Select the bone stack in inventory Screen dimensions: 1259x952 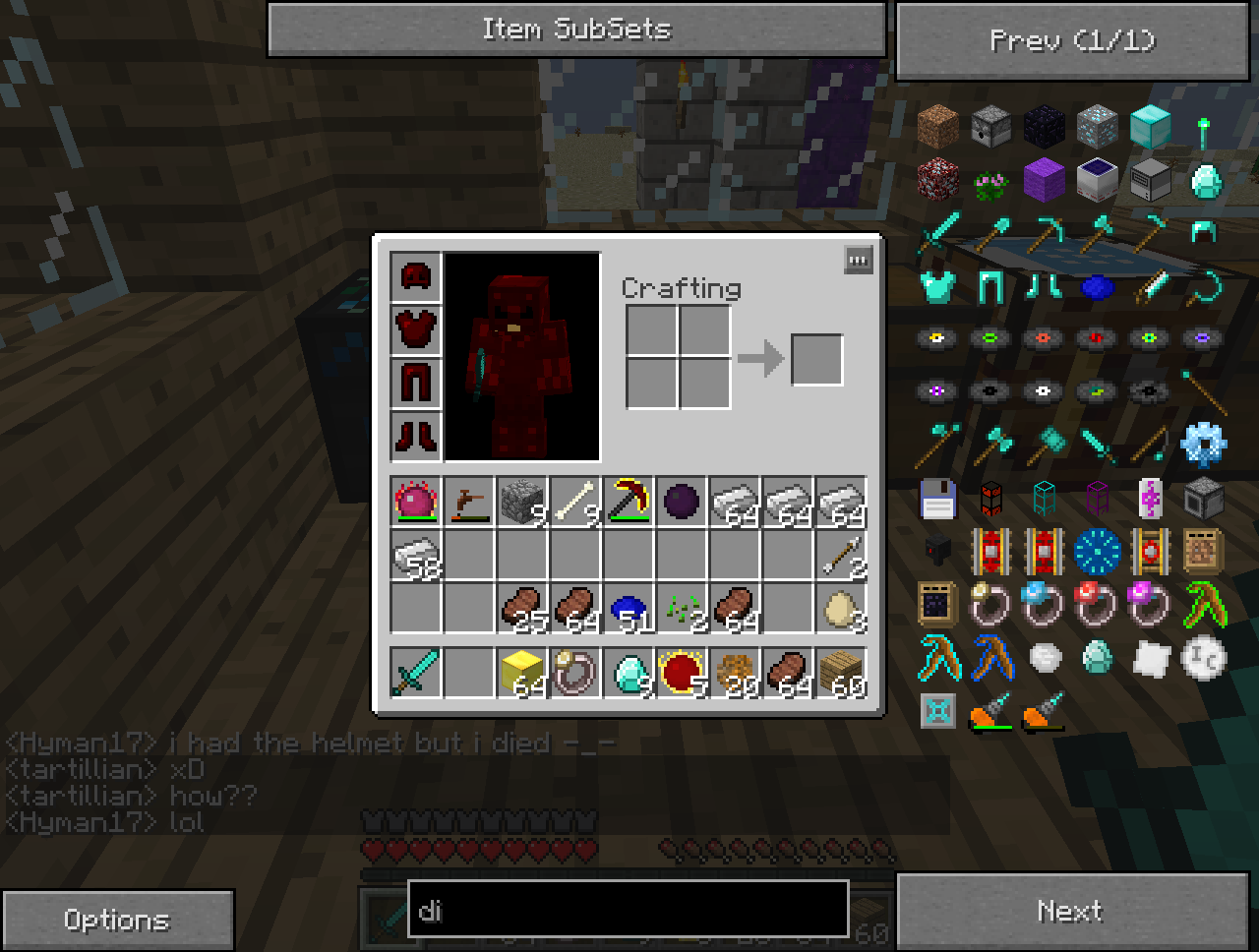[574, 503]
